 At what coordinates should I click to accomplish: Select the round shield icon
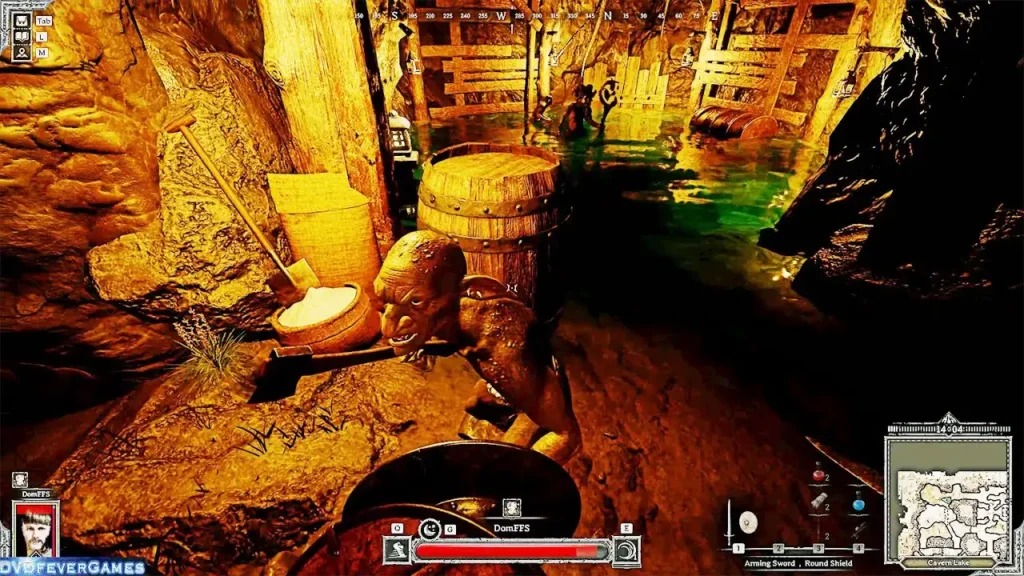click(746, 521)
